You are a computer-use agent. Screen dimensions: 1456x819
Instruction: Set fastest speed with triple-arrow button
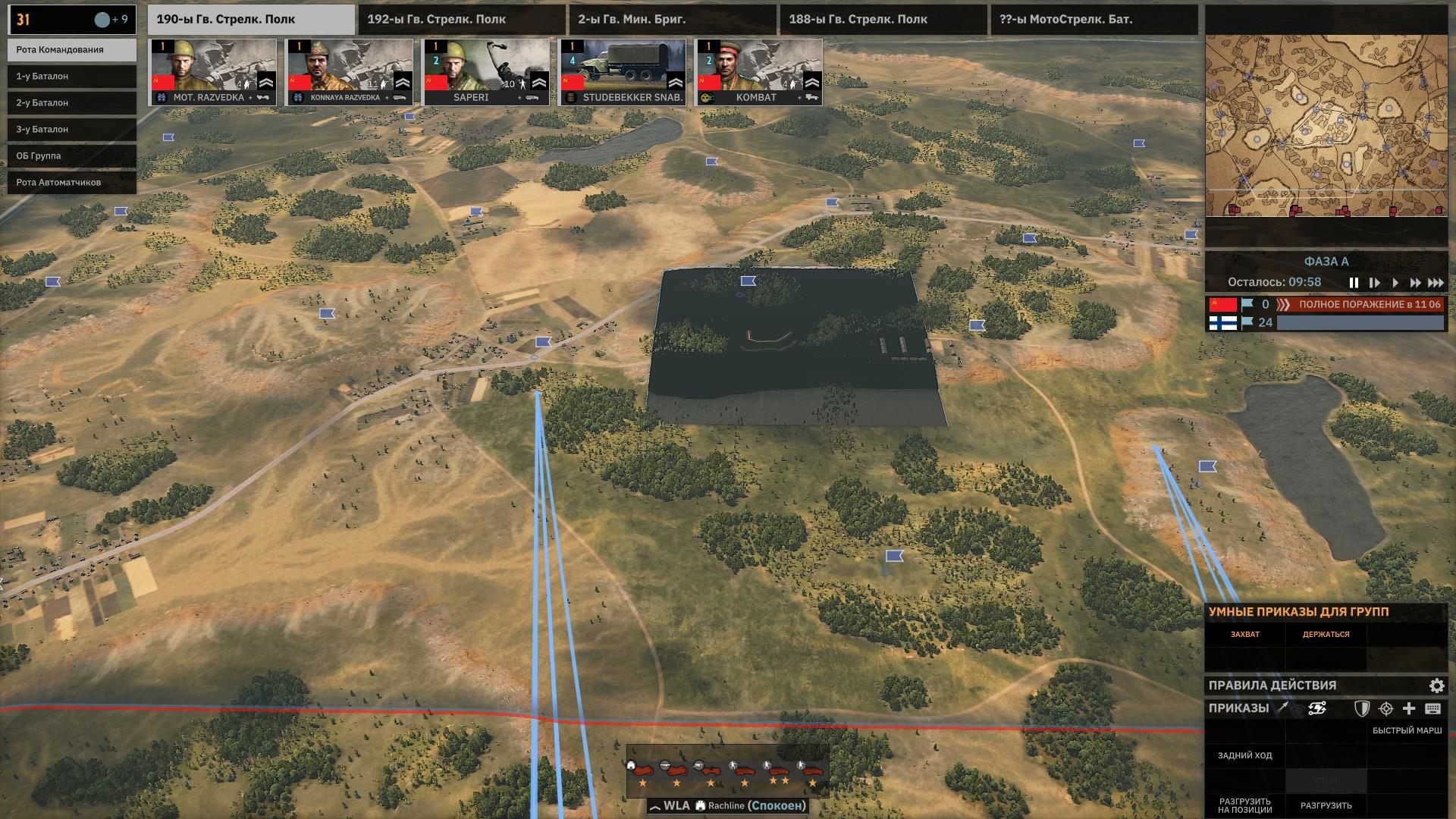(x=1436, y=283)
